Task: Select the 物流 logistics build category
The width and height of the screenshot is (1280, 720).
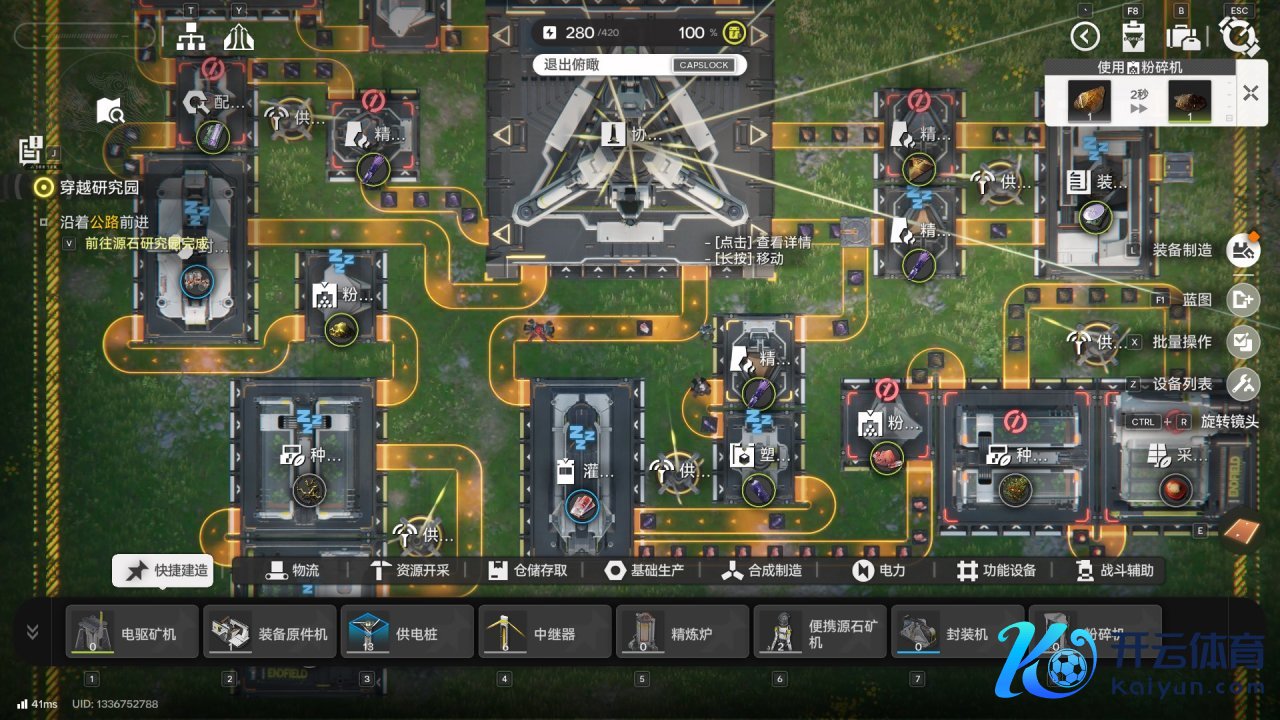Action: (x=292, y=571)
